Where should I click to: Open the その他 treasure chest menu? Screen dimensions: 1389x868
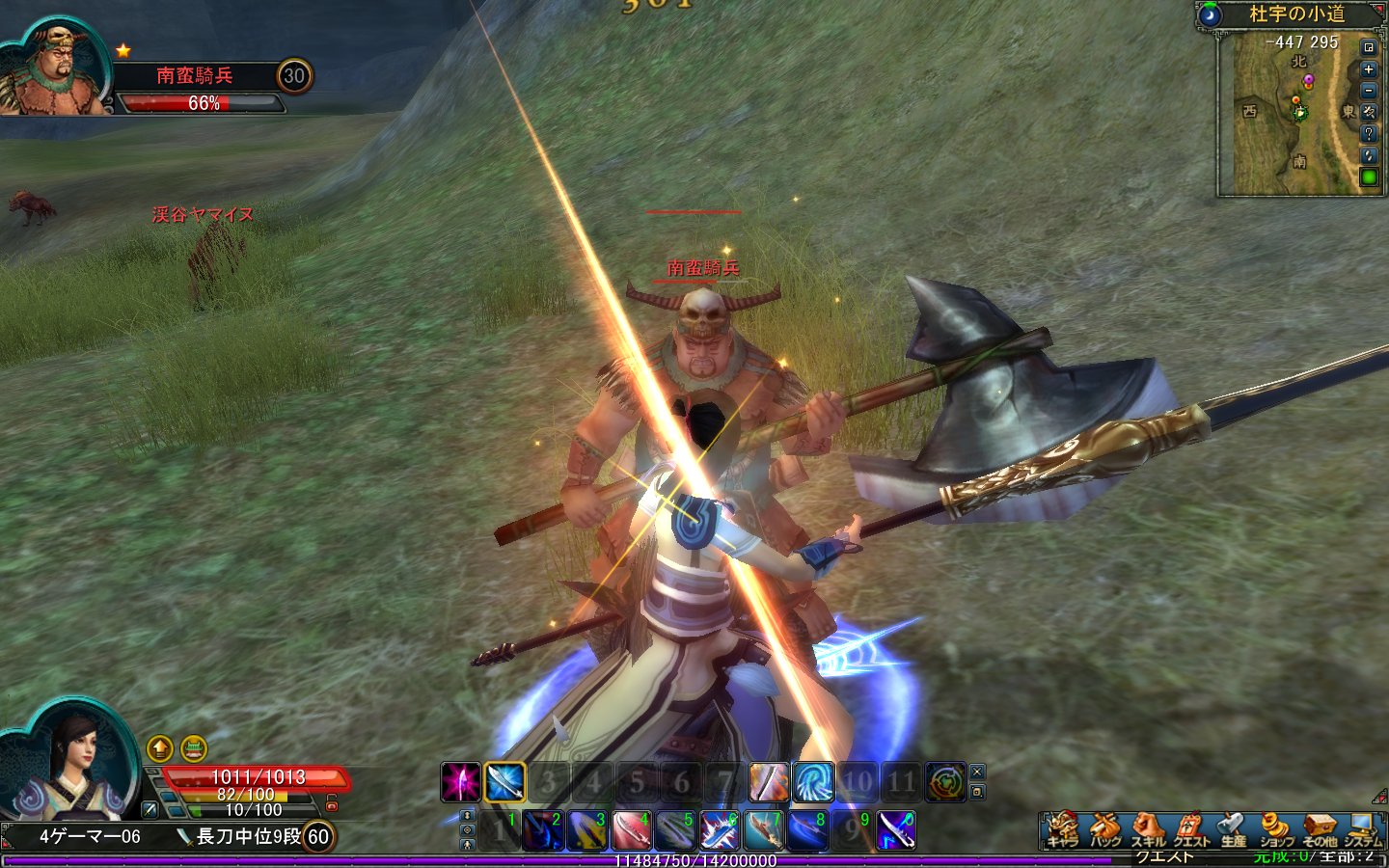point(1319,828)
